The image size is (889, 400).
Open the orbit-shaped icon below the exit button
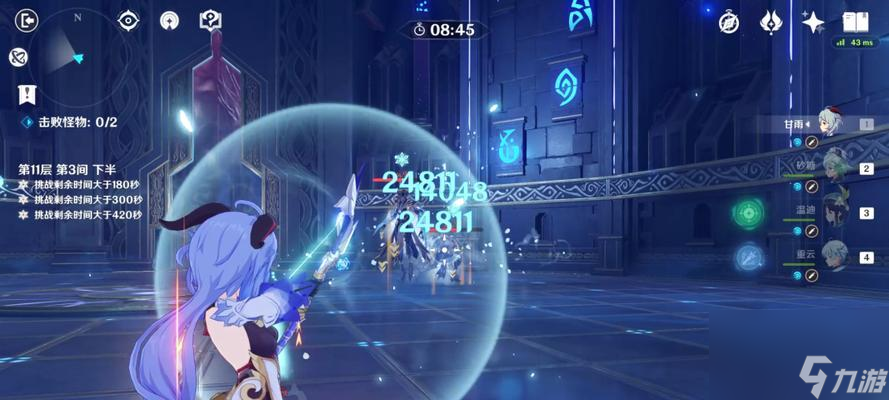click(x=18, y=57)
